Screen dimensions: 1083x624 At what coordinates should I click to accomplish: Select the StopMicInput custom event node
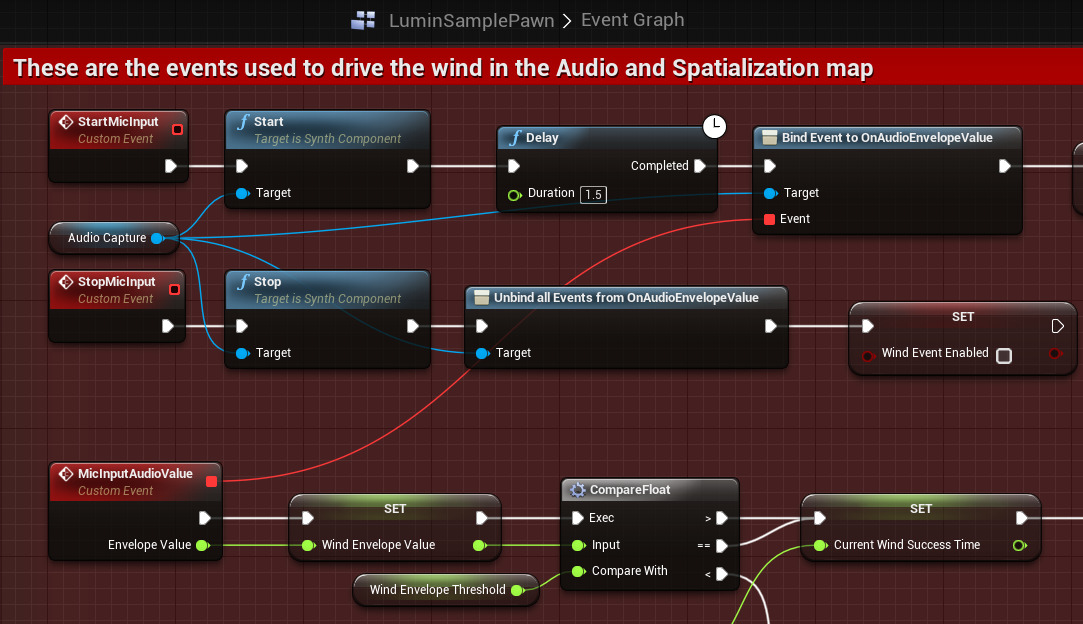(x=116, y=283)
